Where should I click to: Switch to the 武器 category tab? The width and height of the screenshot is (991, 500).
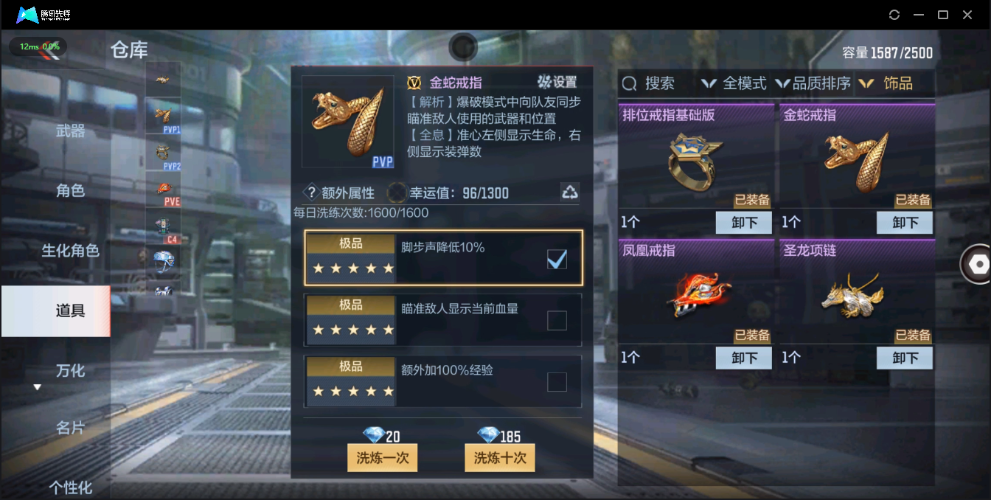point(70,131)
